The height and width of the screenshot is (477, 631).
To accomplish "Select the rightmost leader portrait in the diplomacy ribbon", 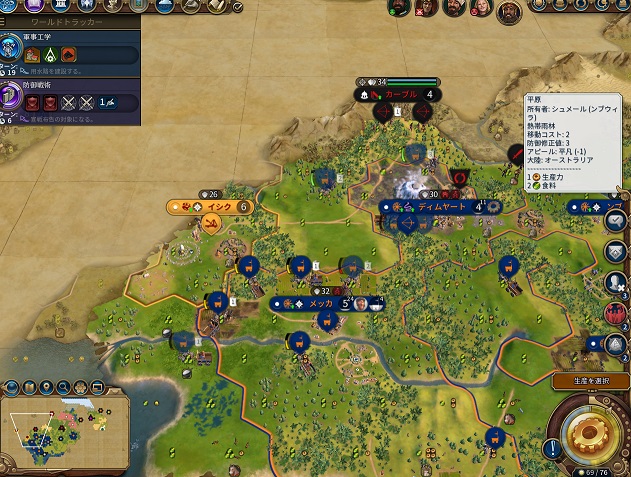I will click(x=510, y=11).
